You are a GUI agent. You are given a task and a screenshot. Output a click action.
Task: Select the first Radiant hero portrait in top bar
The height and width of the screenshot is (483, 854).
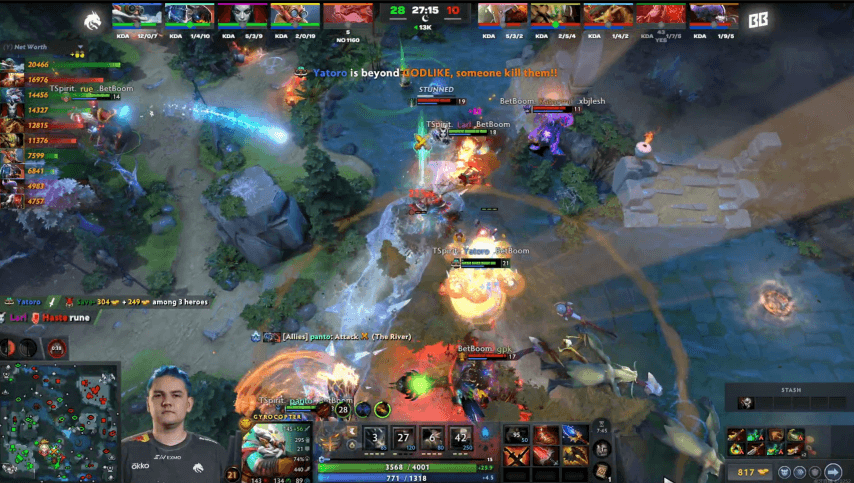136,15
